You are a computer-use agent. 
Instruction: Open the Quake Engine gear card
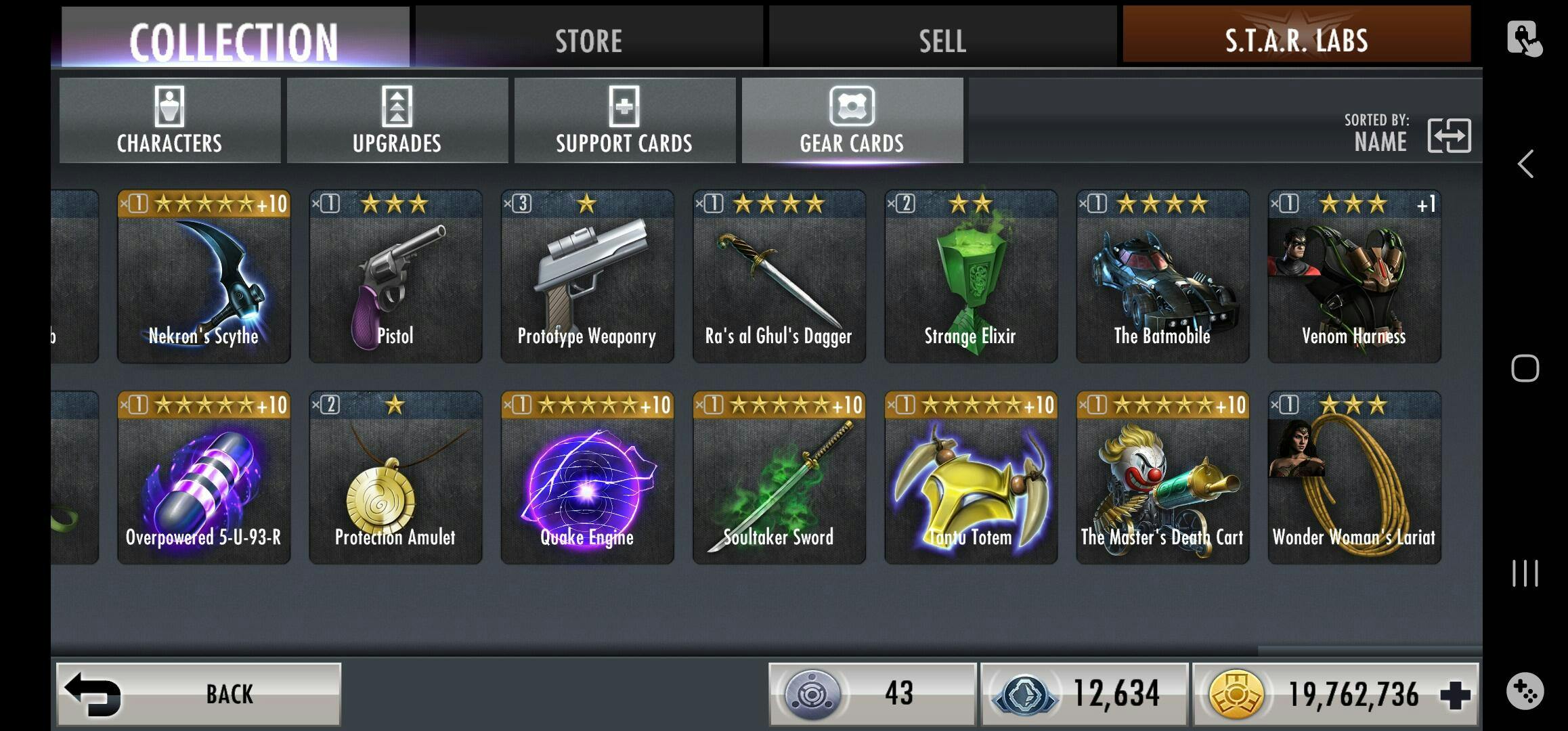tap(587, 478)
